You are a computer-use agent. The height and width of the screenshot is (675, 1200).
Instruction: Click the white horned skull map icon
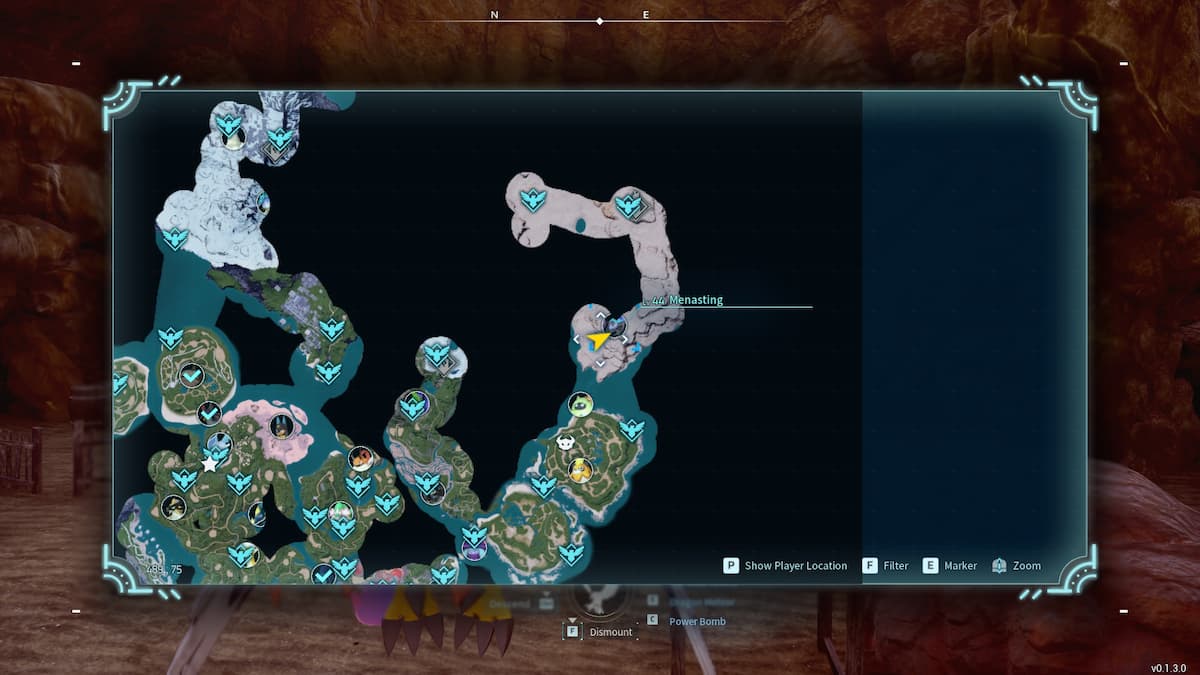566,442
